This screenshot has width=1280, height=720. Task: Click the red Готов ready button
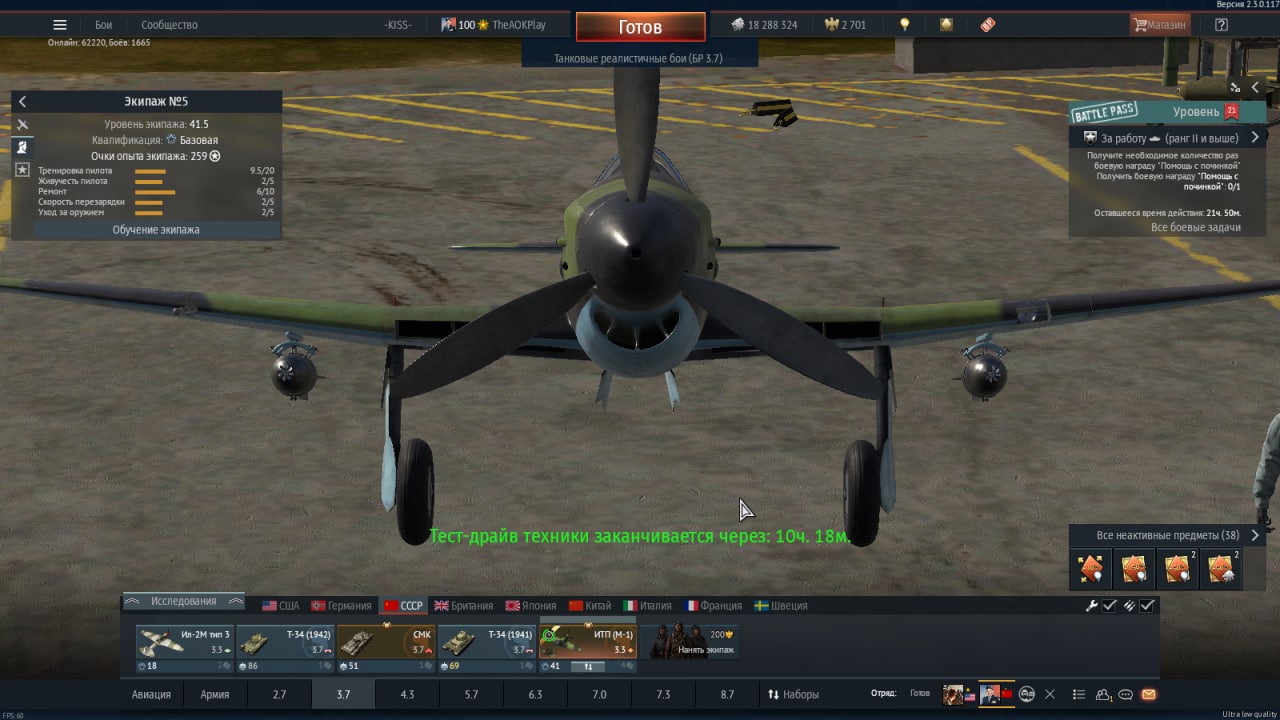click(x=640, y=27)
